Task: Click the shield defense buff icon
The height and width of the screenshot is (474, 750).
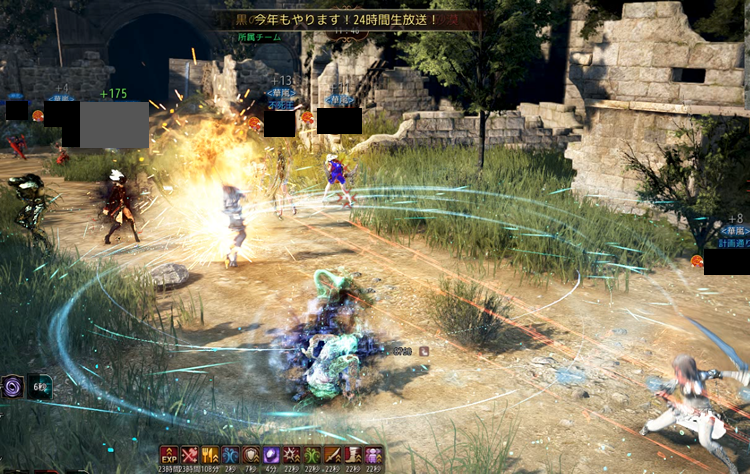Action: click(x=251, y=455)
